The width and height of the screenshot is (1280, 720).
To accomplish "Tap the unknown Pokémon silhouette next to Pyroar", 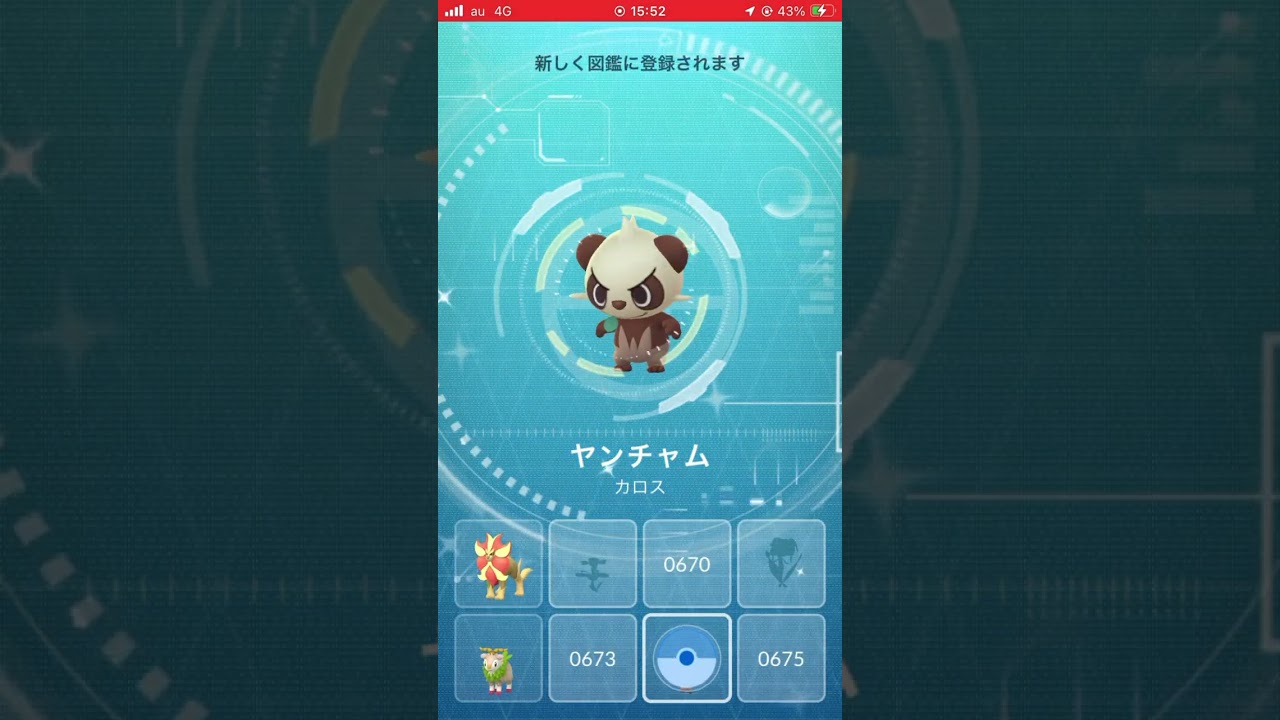I will pyautogui.click(x=592, y=564).
